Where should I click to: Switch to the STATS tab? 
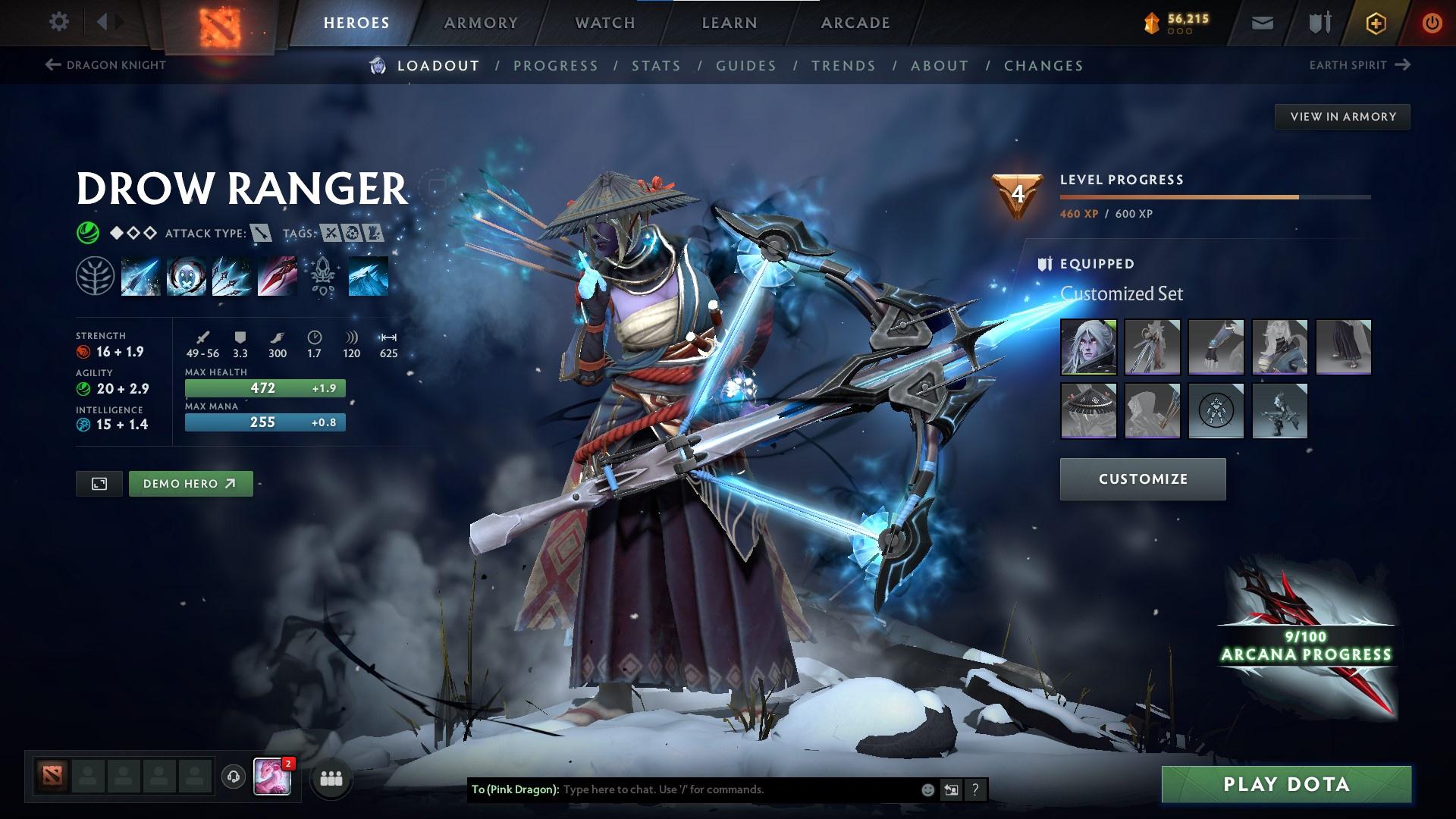point(657,66)
